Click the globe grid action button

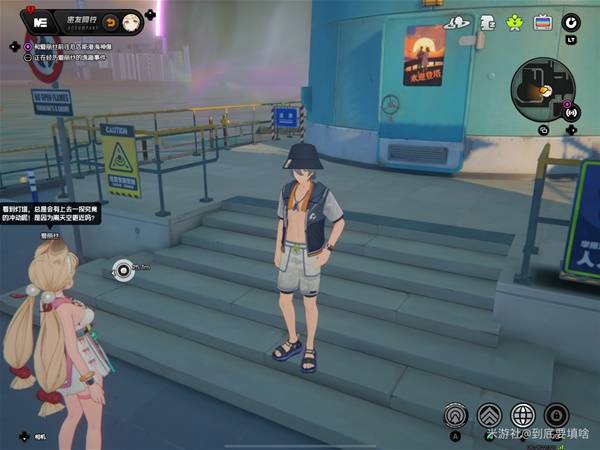click(523, 415)
